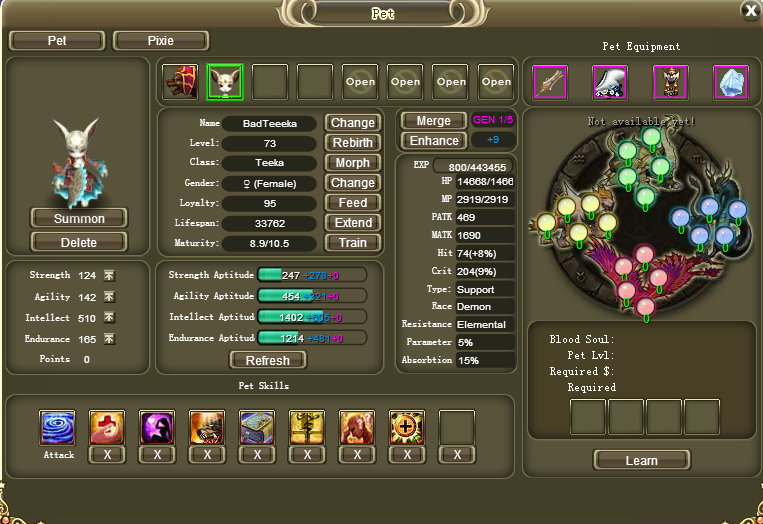The height and width of the screenshot is (524, 763).
Task: Select the blue swirl Attack skill
Action: pos(57,428)
